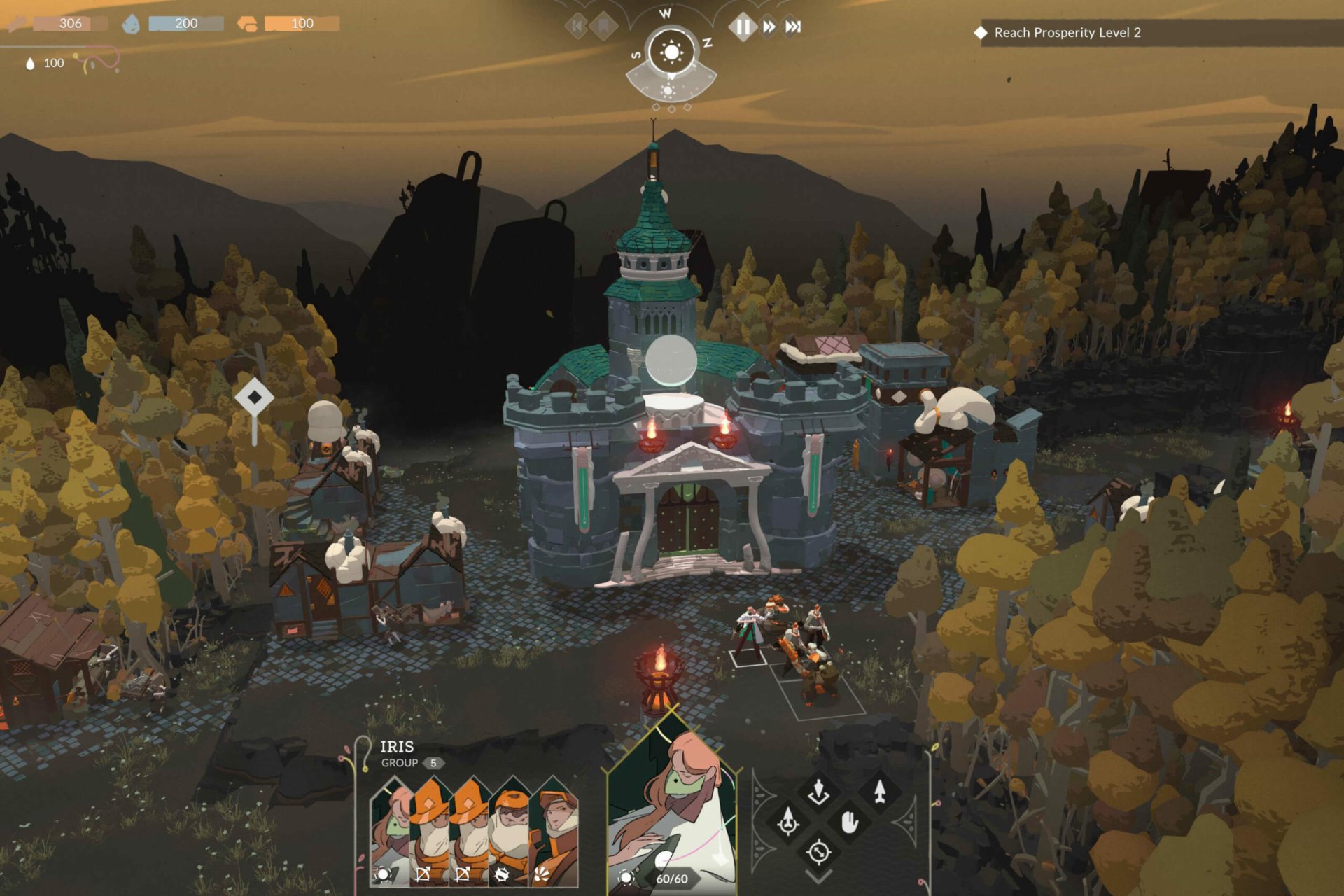
Task: Open the Reach Prosperity Level 2 objective
Action: [1067, 33]
